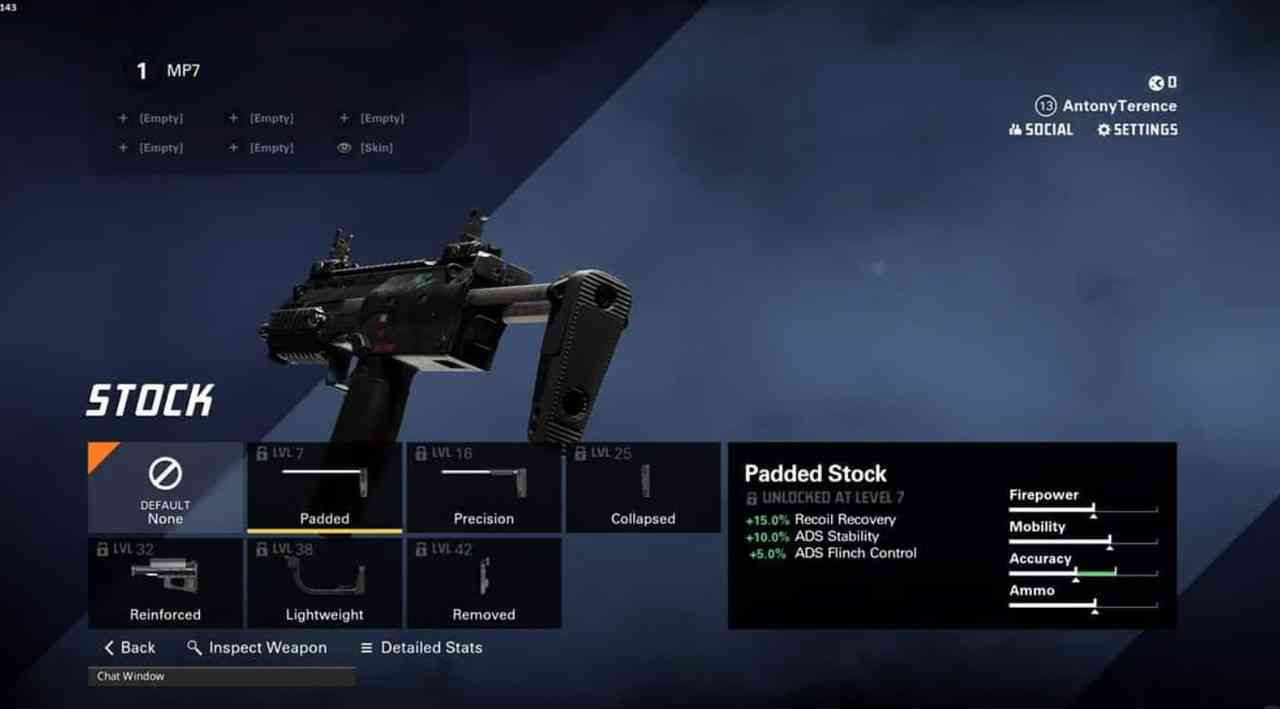Pick the Removed stock tile
1280x709 pixels.
pos(483,583)
